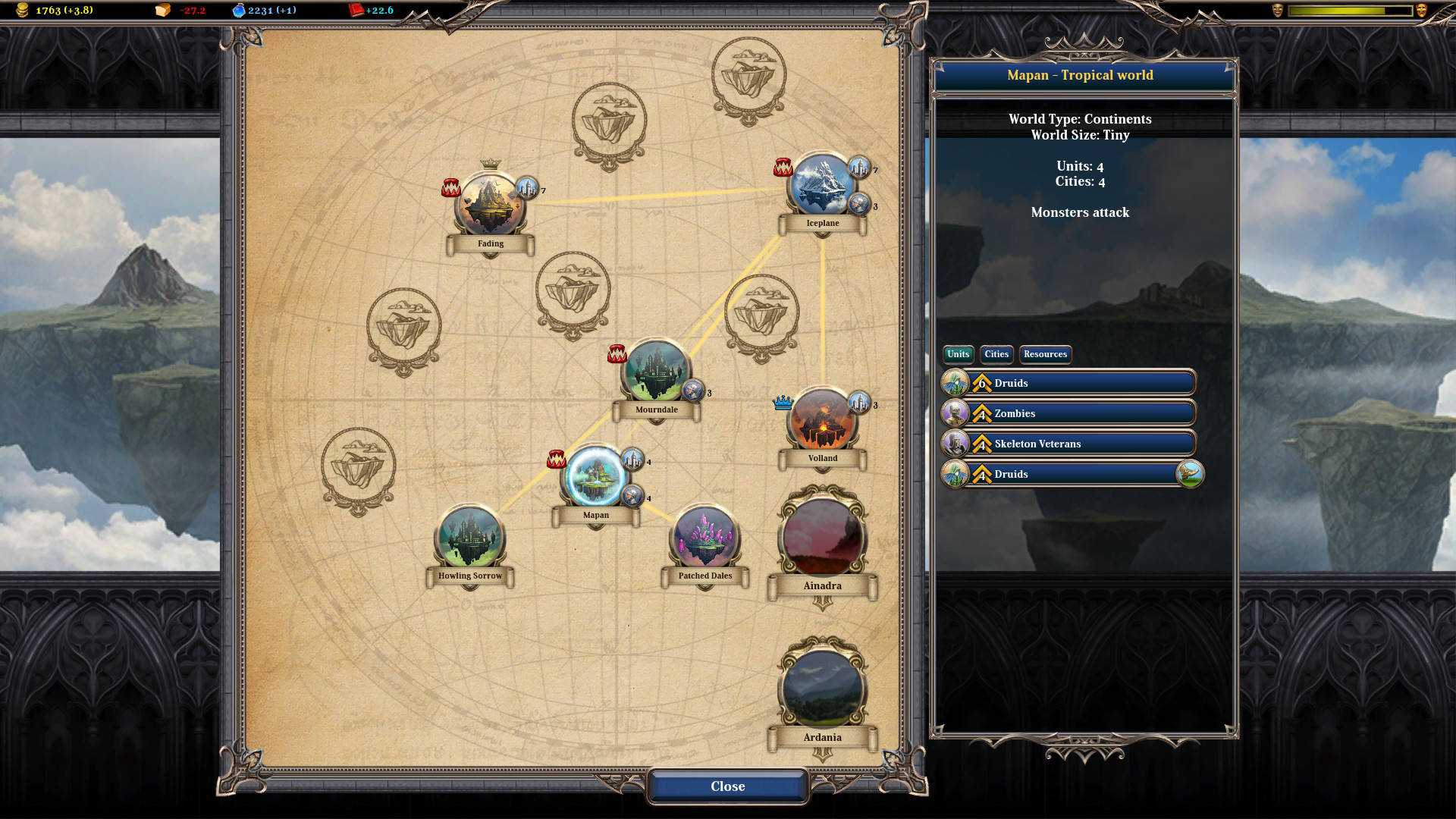1456x819 pixels.
Task: Select the Skeleton Veterans unit entry
Action: 1068,444
